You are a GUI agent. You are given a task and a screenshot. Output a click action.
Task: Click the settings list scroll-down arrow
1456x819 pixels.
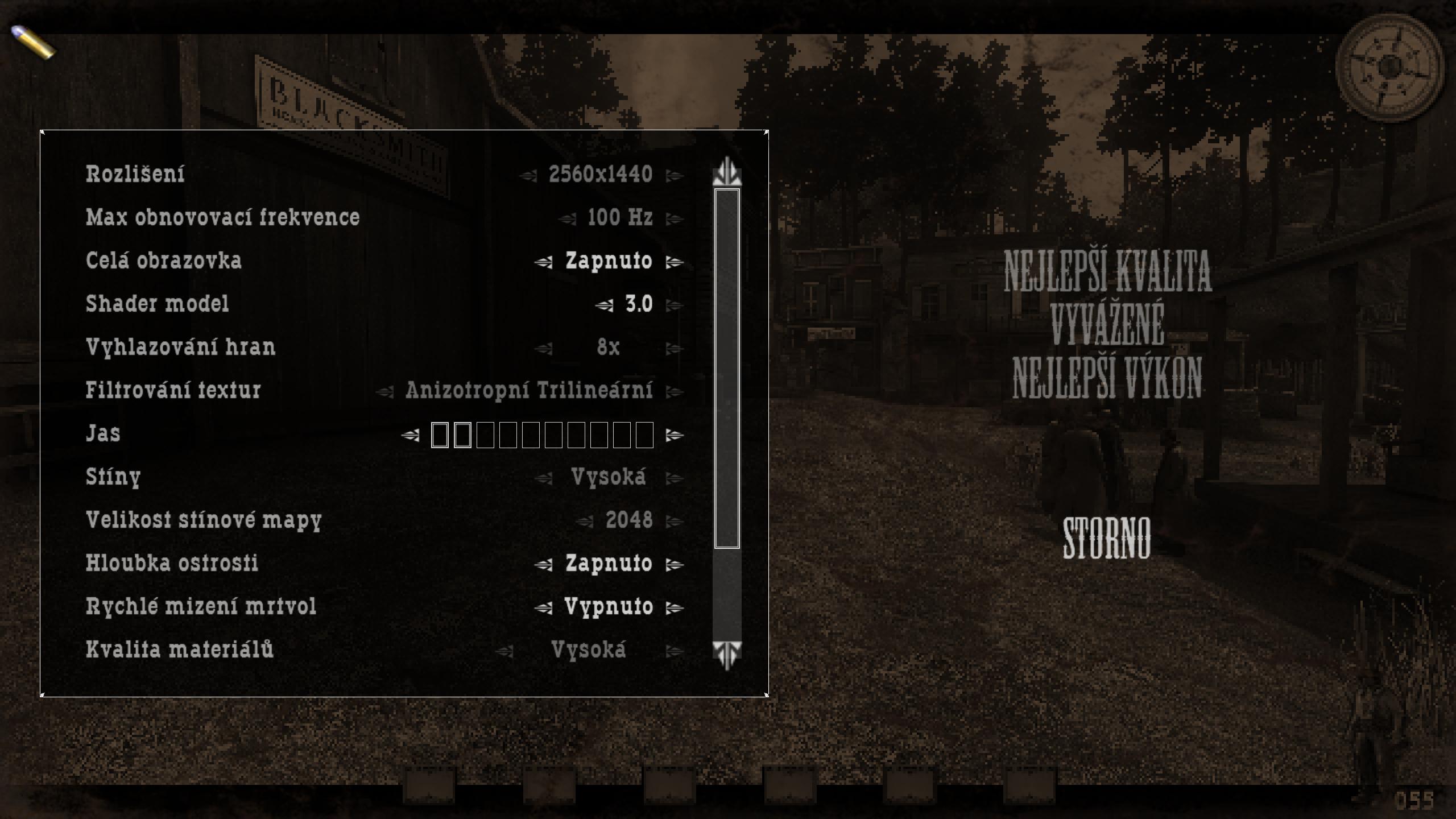(727, 654)
